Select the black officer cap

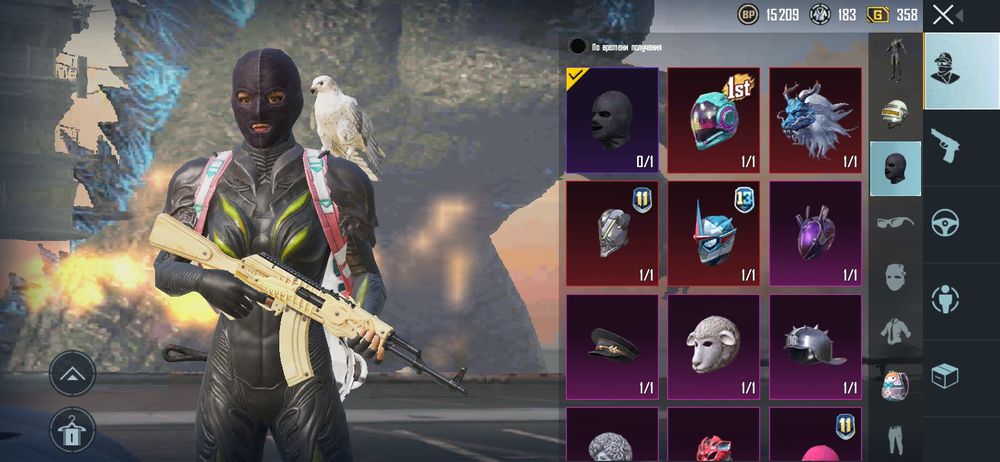click(612, 345)
